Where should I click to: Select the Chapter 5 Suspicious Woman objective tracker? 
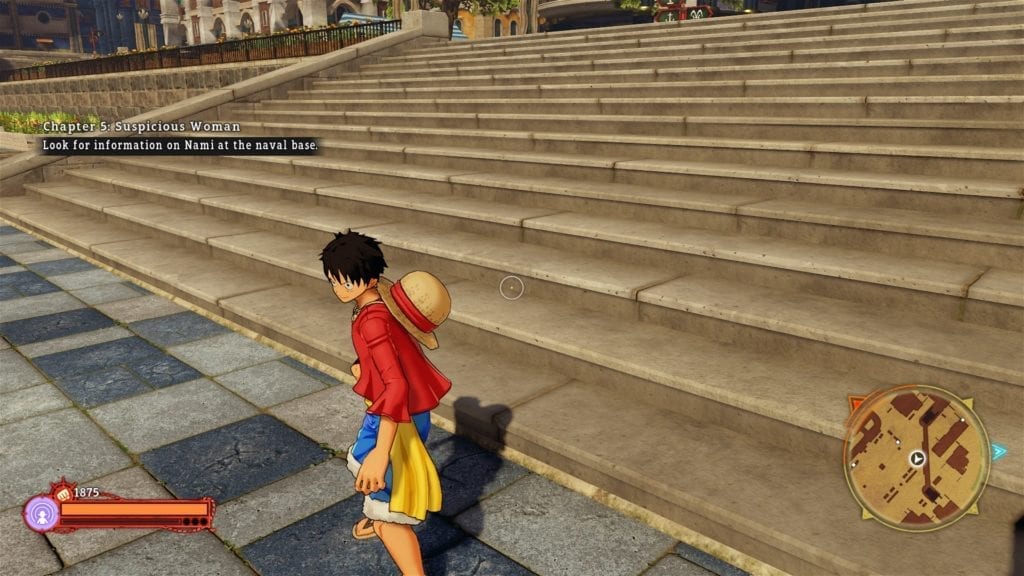point(141,127)
